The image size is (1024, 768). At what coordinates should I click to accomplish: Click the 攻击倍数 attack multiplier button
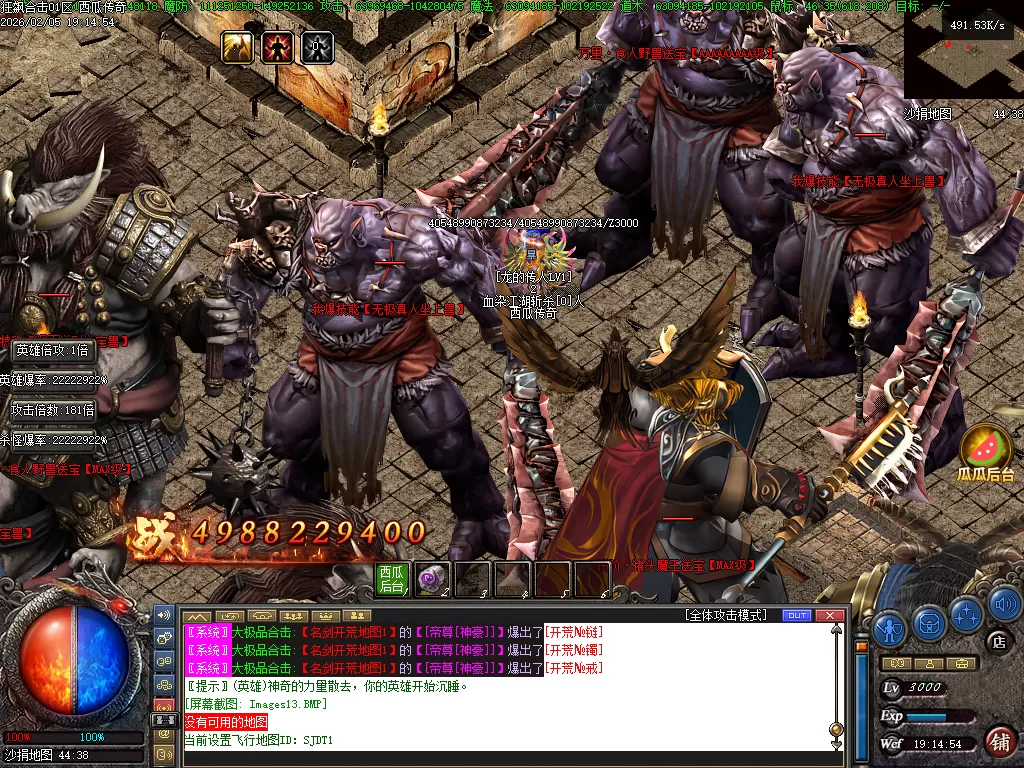click(53, 410)
